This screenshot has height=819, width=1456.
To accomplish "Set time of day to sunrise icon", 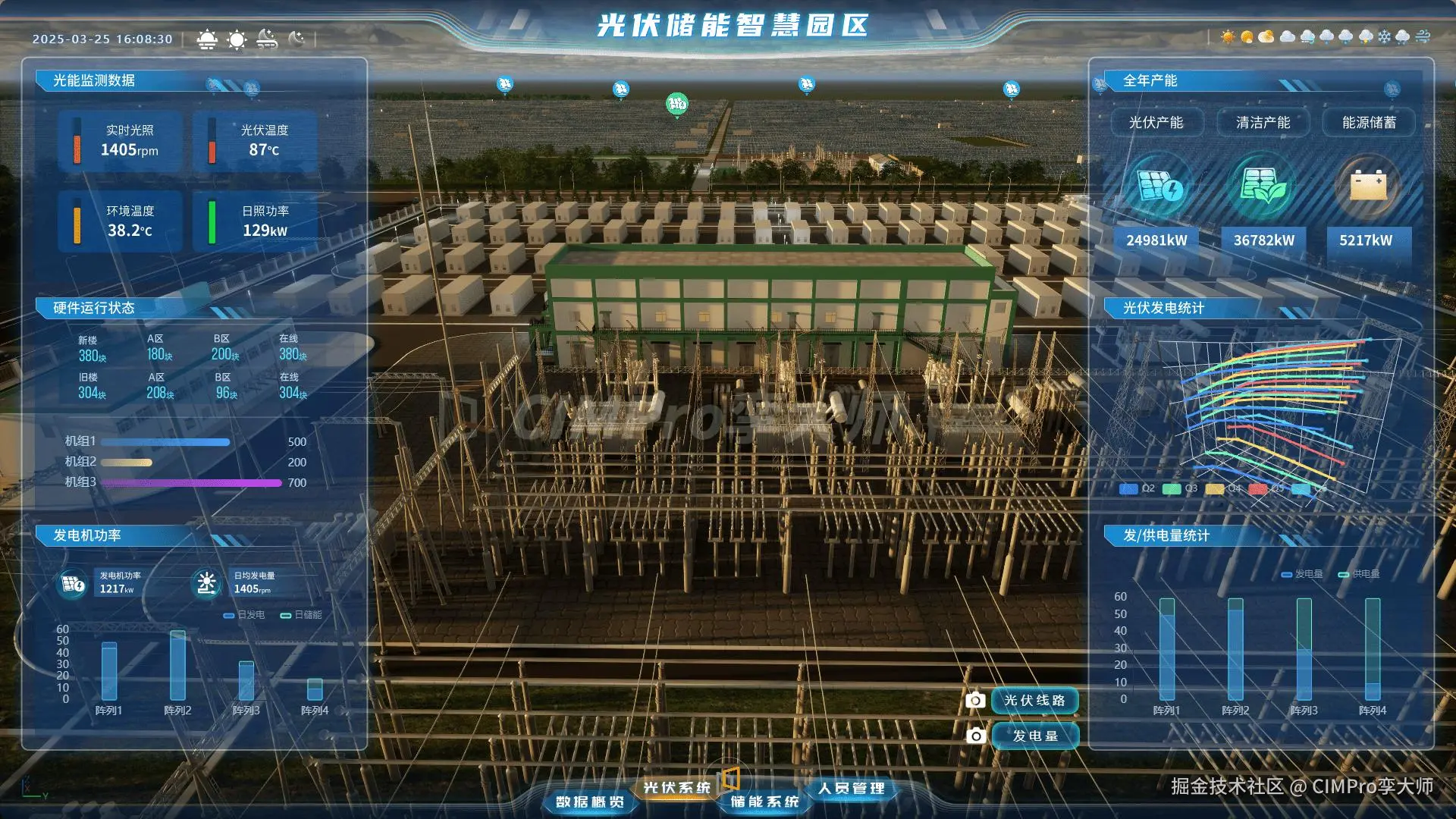I will pyautogui.click(x=207, y=39).
